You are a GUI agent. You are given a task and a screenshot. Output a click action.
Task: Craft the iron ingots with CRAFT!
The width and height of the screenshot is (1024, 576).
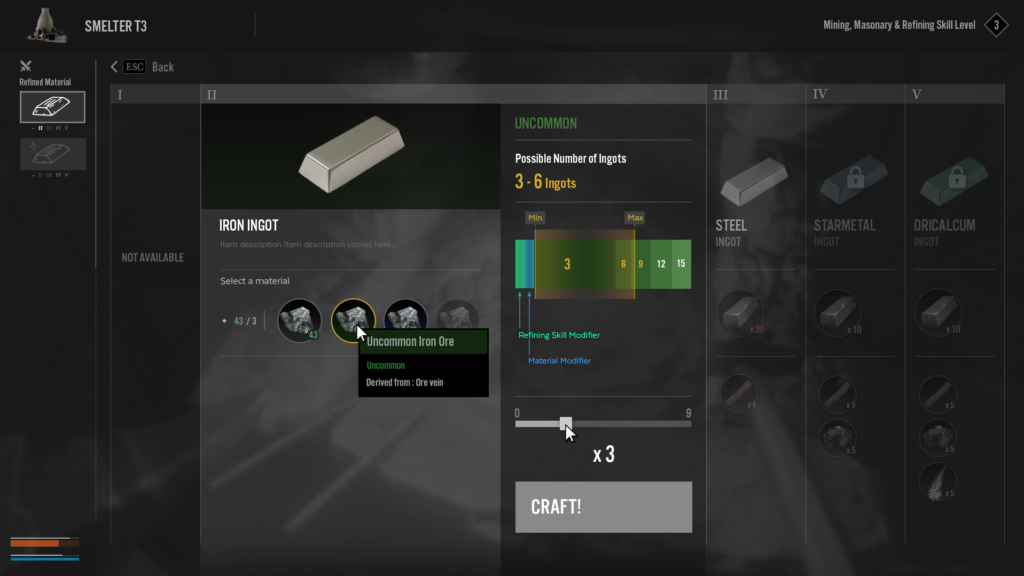603,507
